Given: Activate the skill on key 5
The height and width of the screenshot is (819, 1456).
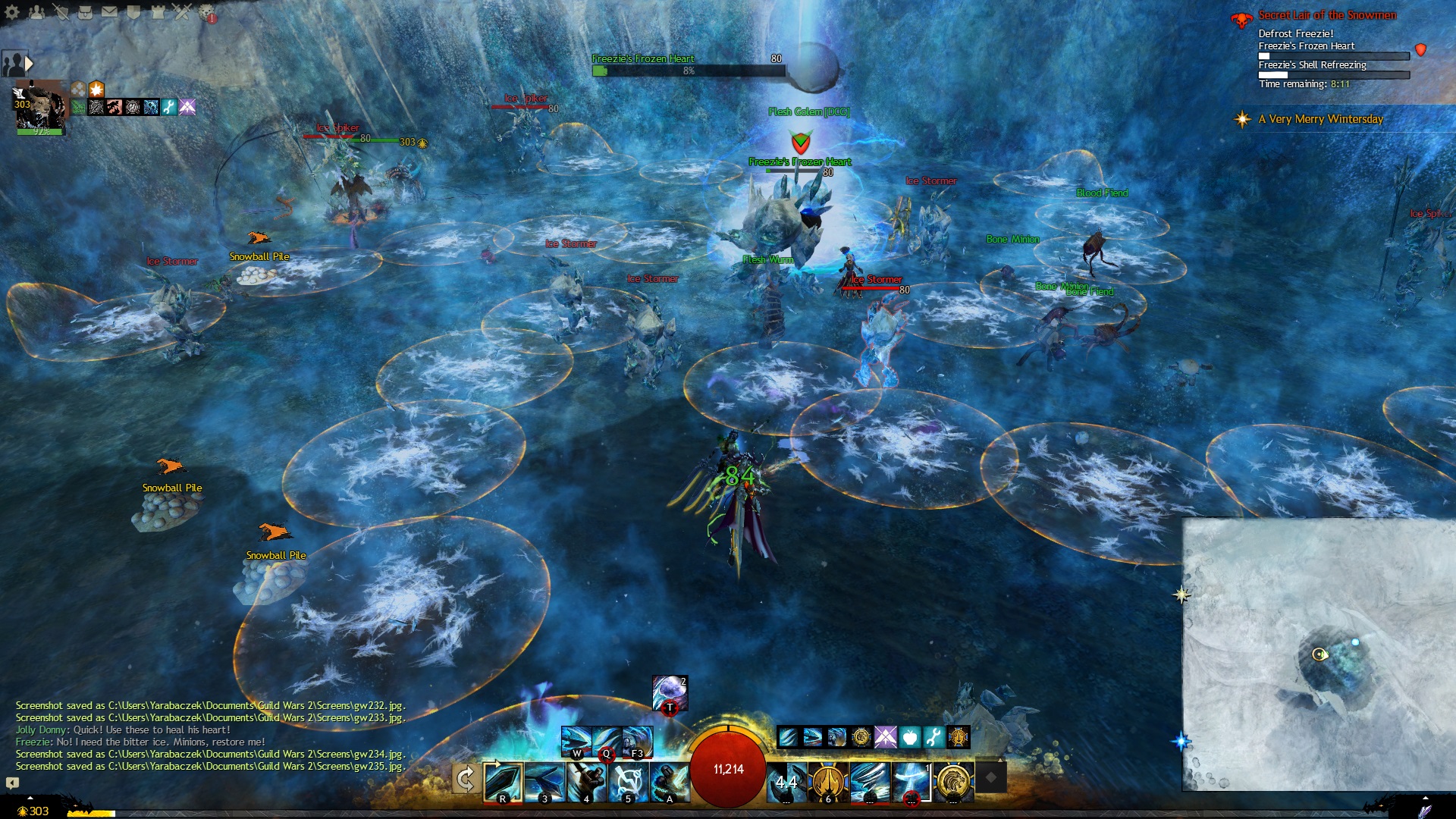Looking at the screenshot, I should point(628,782).
